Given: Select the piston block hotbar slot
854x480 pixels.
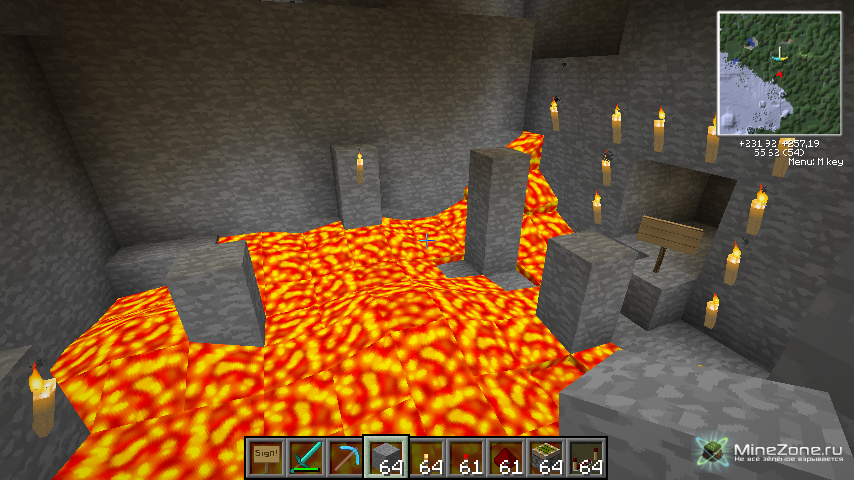Looking at the screenshot, I should coord(546,458).
